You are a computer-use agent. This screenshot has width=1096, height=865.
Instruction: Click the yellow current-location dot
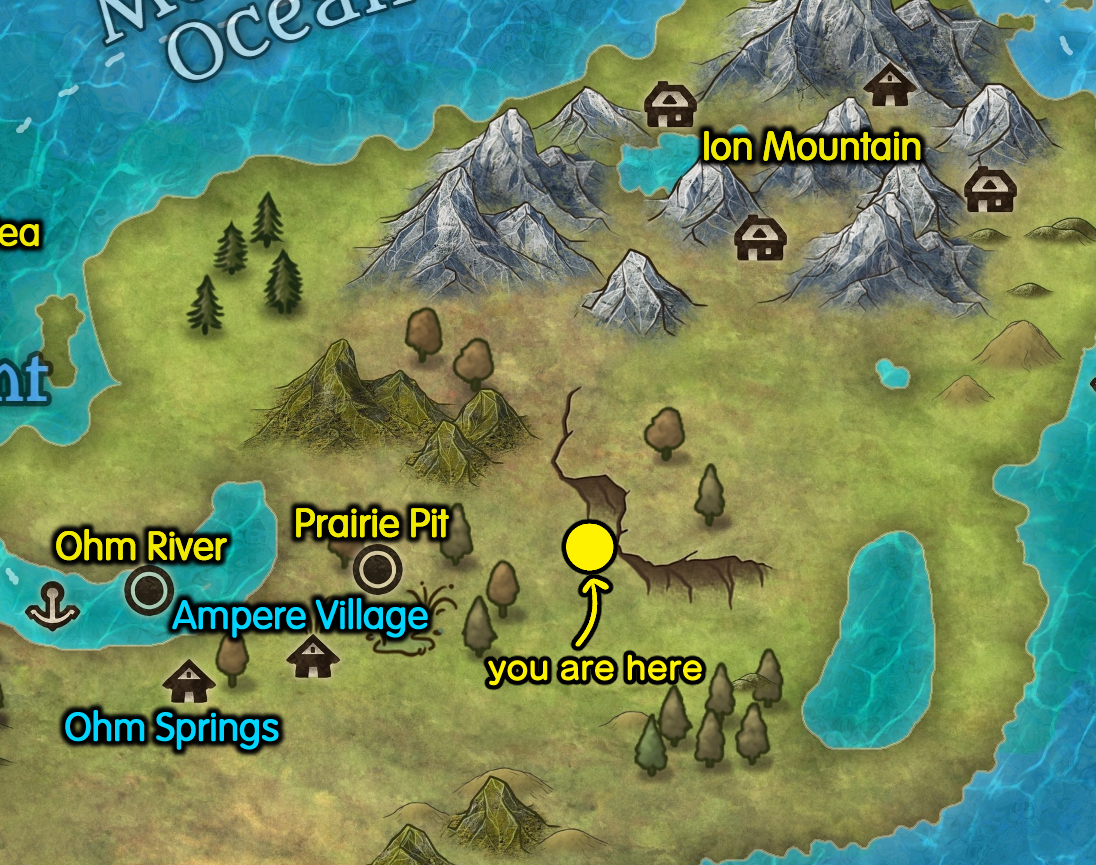588,546
